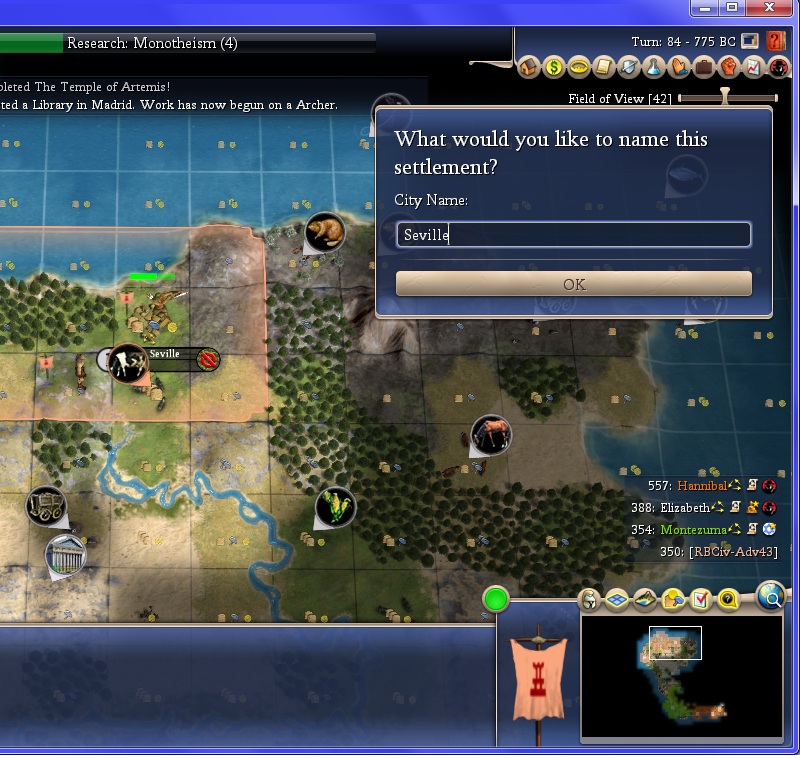Confirm the city name with OK
800x758 pixels.
pyautogui.click(x=573, y=284)
